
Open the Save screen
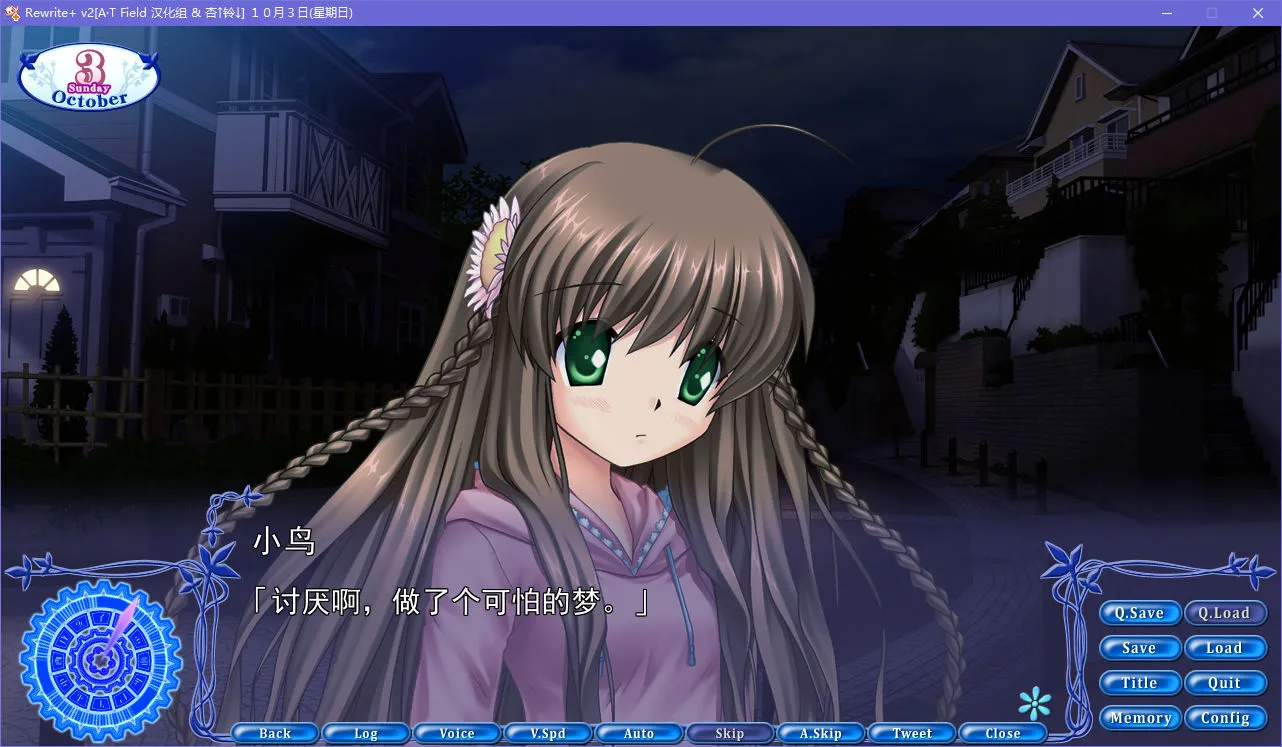point(1140,648)
